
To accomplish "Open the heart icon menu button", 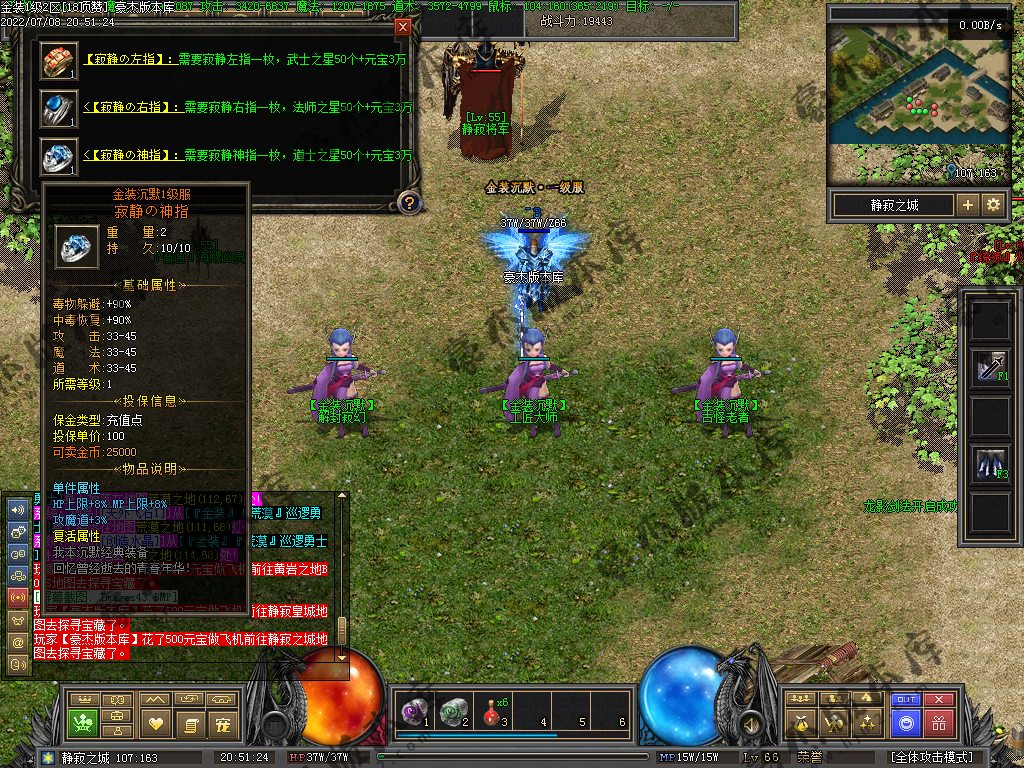I will coord(155,722).
